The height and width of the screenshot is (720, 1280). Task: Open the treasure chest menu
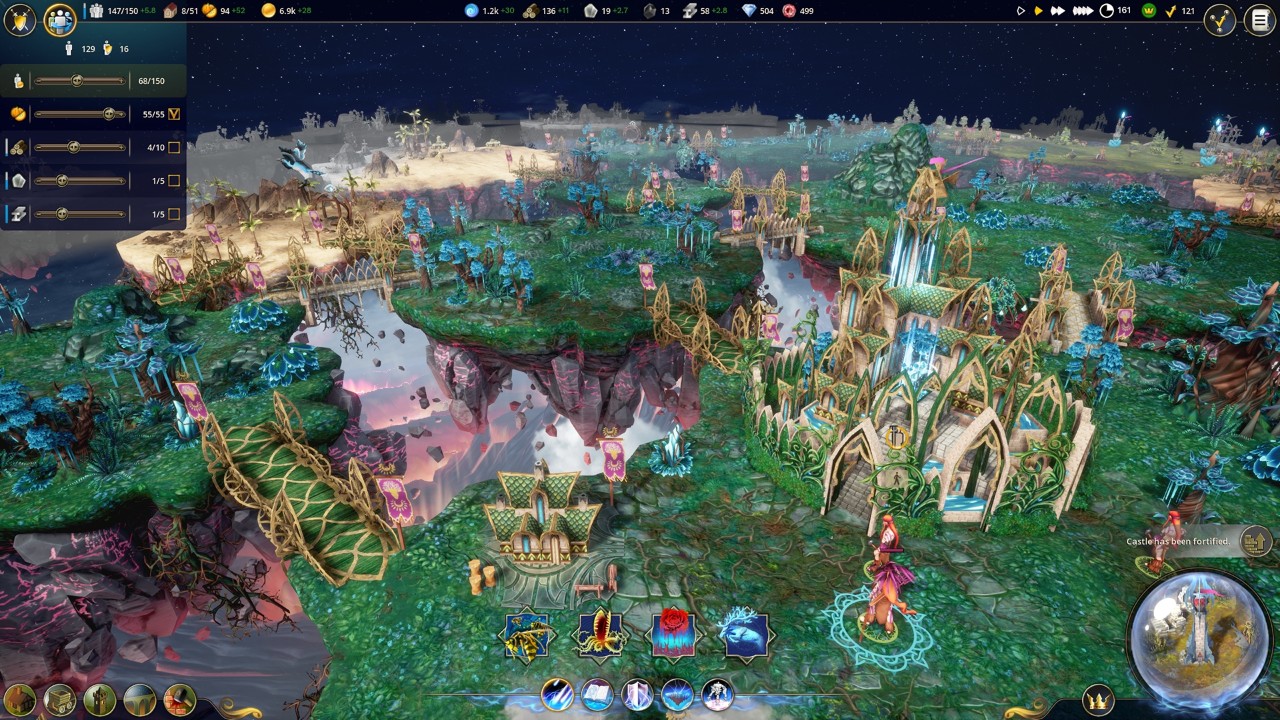tap(59, 700)
